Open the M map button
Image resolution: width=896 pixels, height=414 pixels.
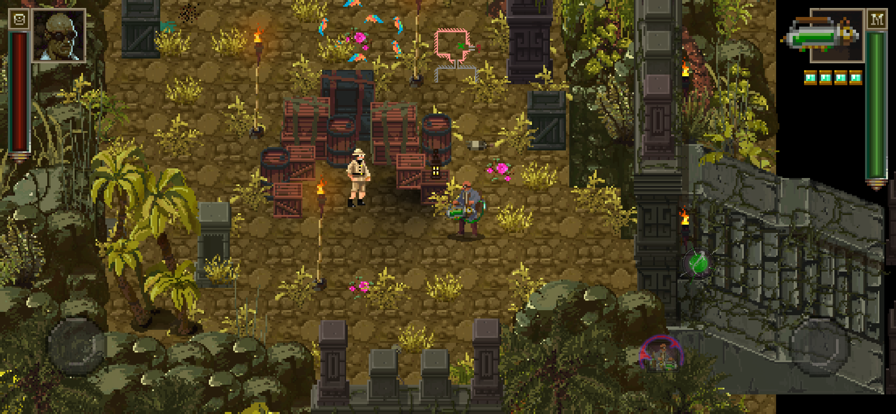click(x=876, y=17)
